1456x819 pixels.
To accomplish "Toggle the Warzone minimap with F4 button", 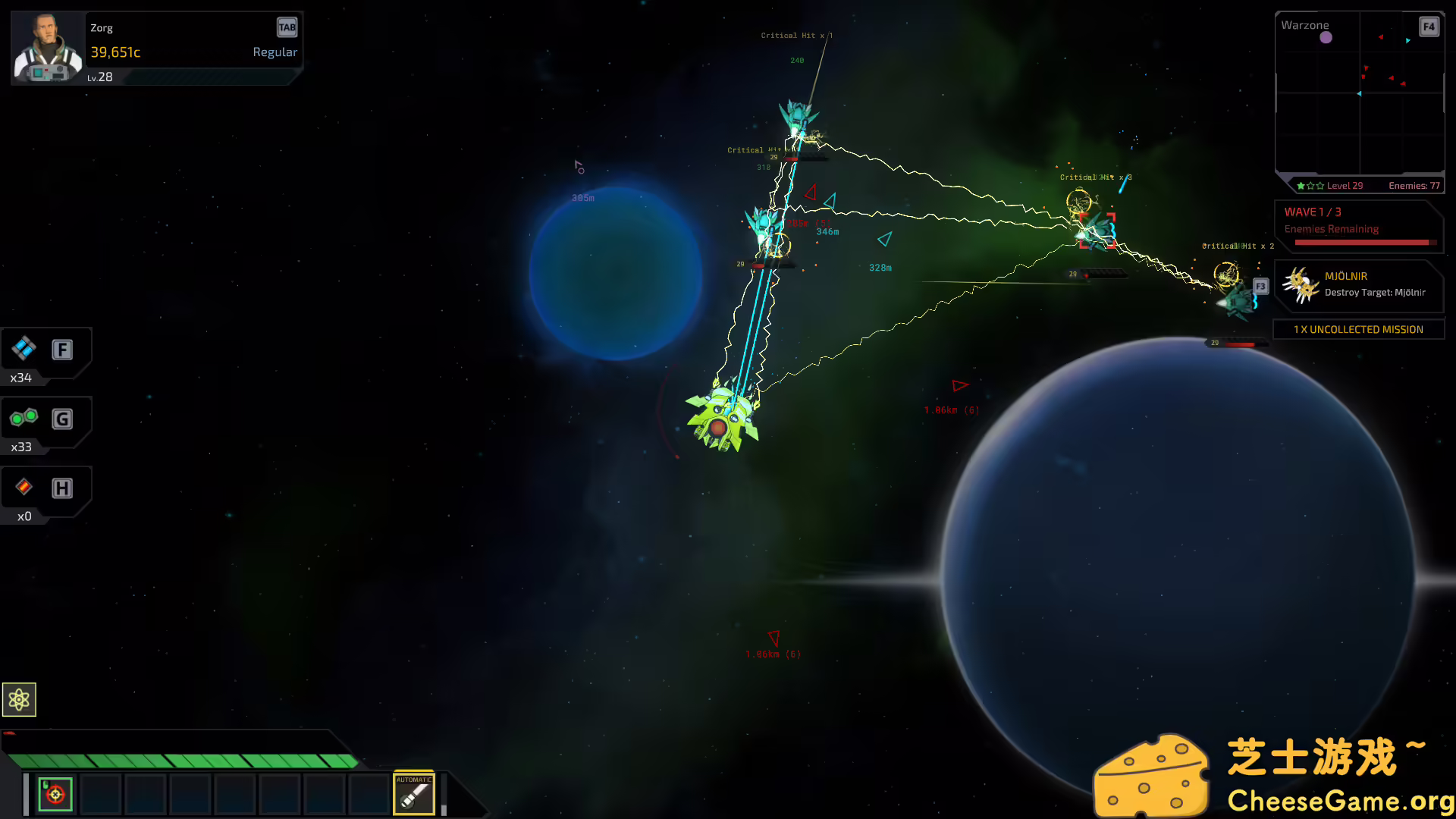I will (1429, 26).
